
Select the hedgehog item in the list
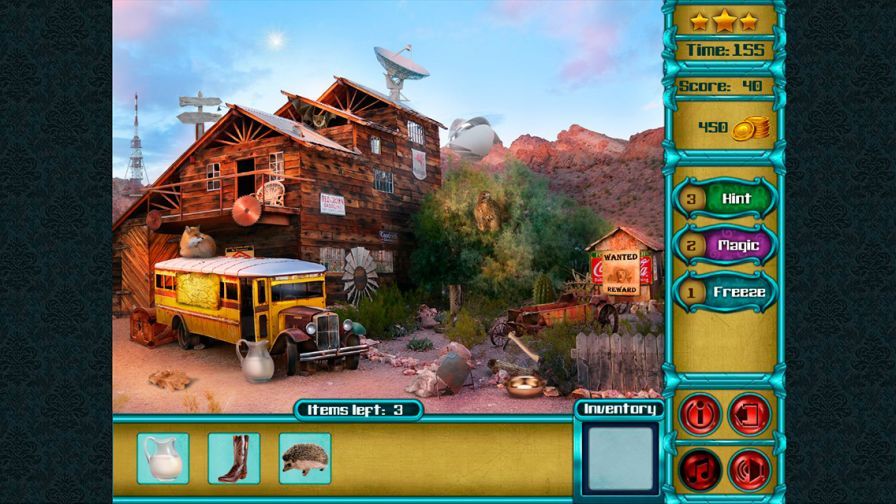[x=304, y=458]
